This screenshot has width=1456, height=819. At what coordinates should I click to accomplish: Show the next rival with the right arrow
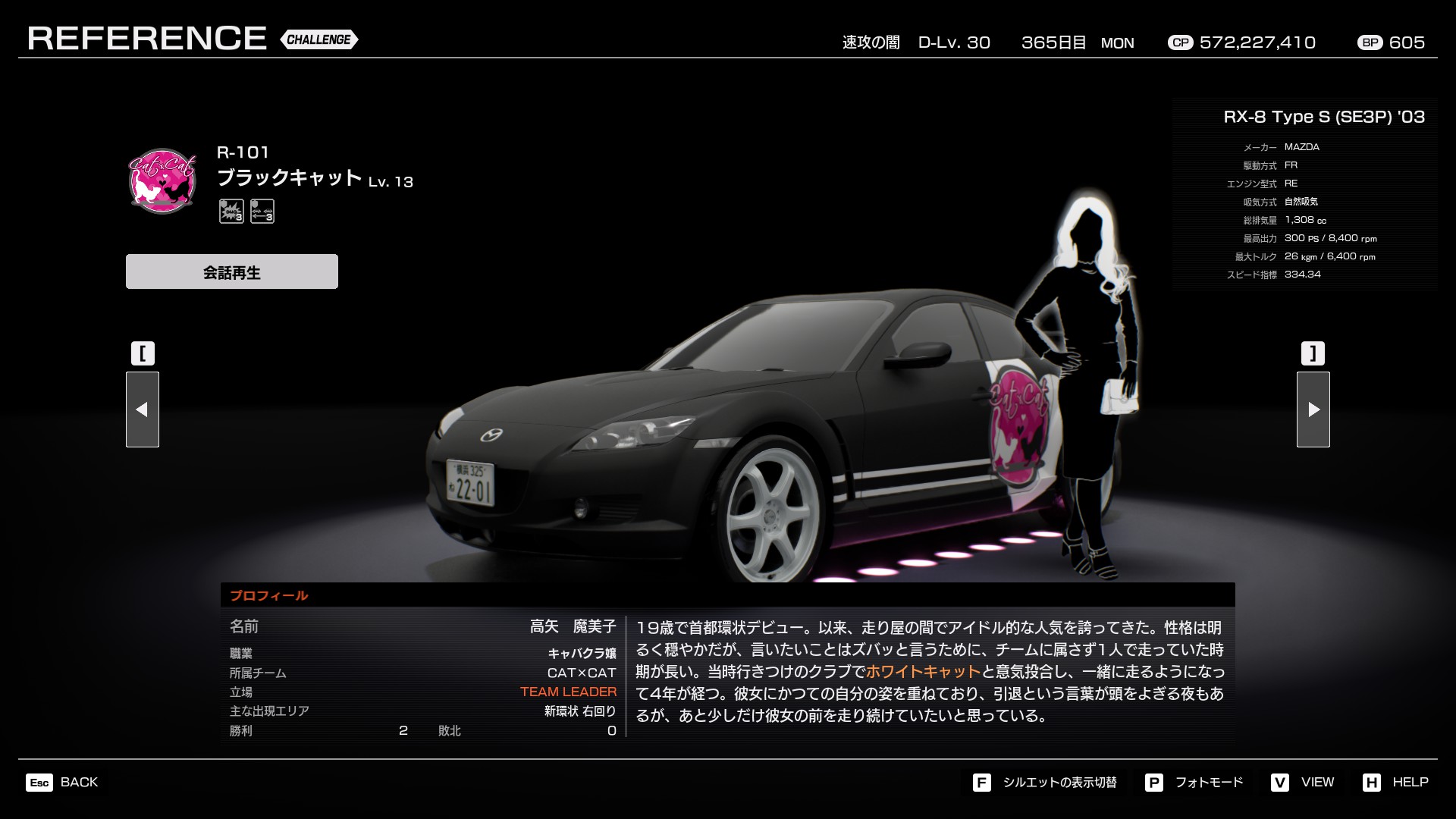click(x=1313, y=409)
